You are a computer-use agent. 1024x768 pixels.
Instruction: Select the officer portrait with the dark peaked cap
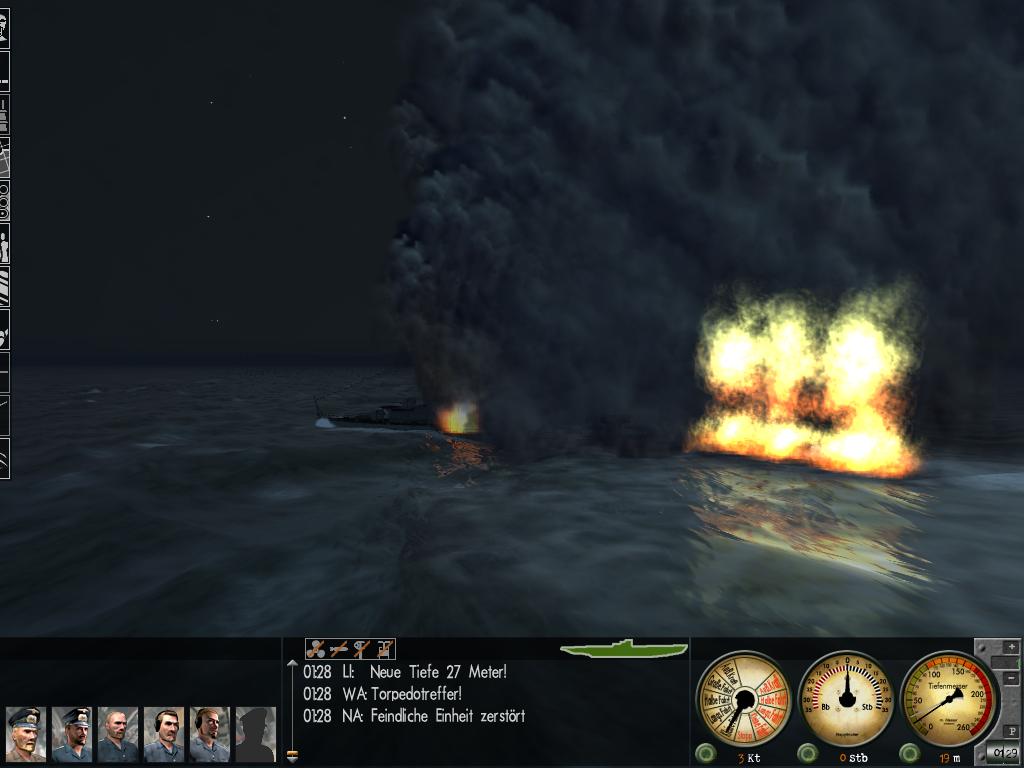tap(71, 734)
